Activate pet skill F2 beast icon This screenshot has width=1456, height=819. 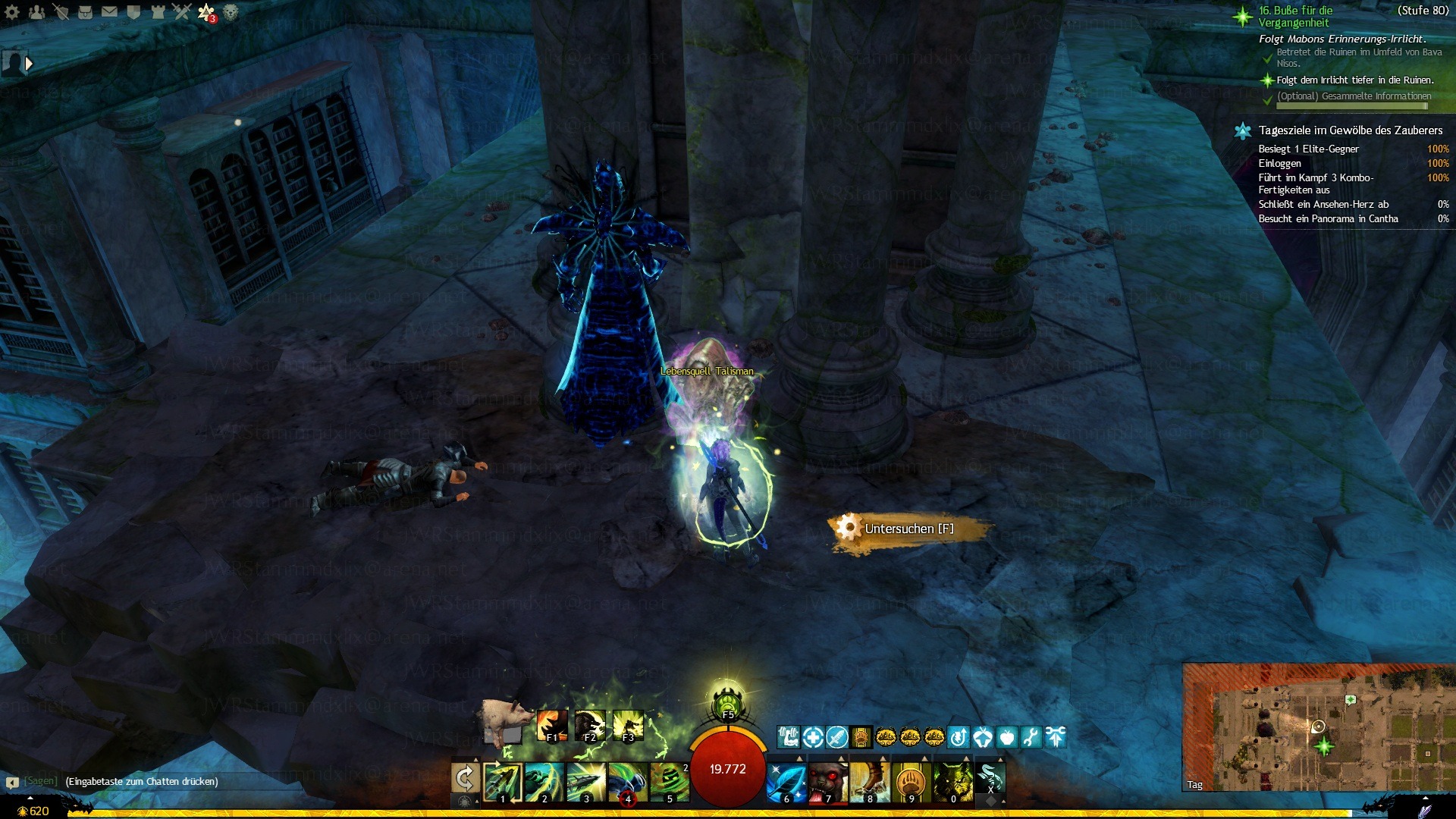[590, 726]
